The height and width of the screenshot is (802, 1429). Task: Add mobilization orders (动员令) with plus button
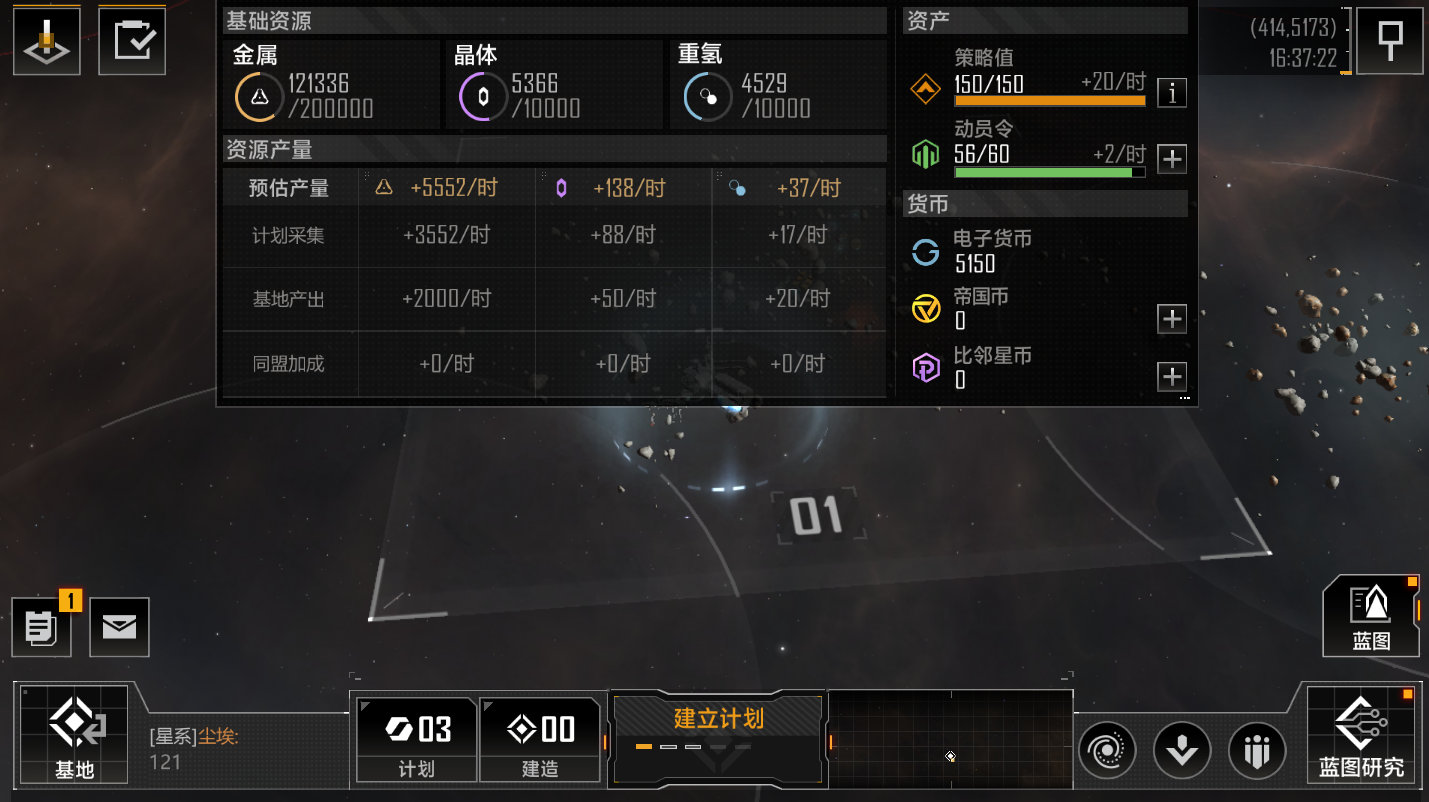coord(1172,158)
